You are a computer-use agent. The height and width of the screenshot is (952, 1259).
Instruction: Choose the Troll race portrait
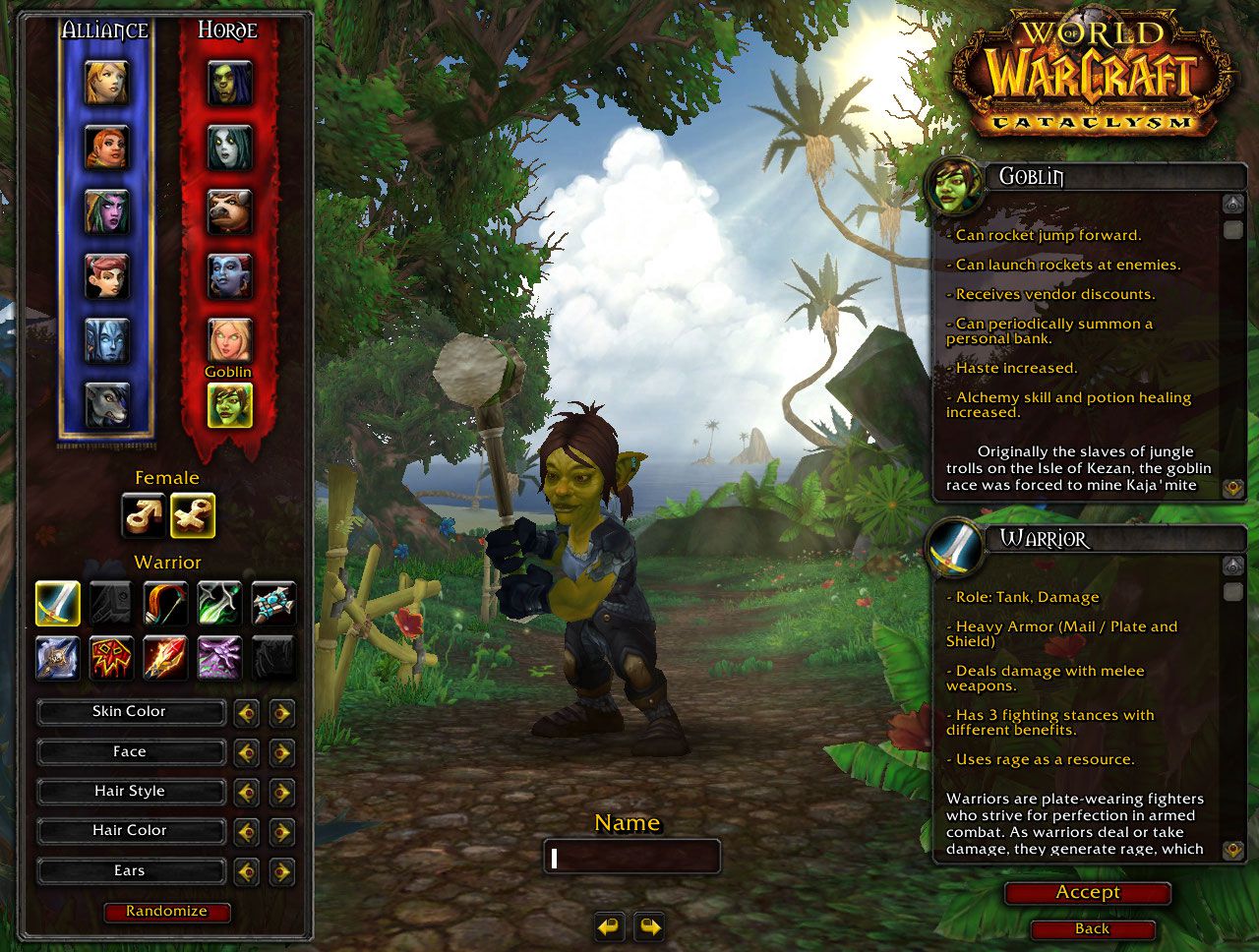click(x=228, y=277)
